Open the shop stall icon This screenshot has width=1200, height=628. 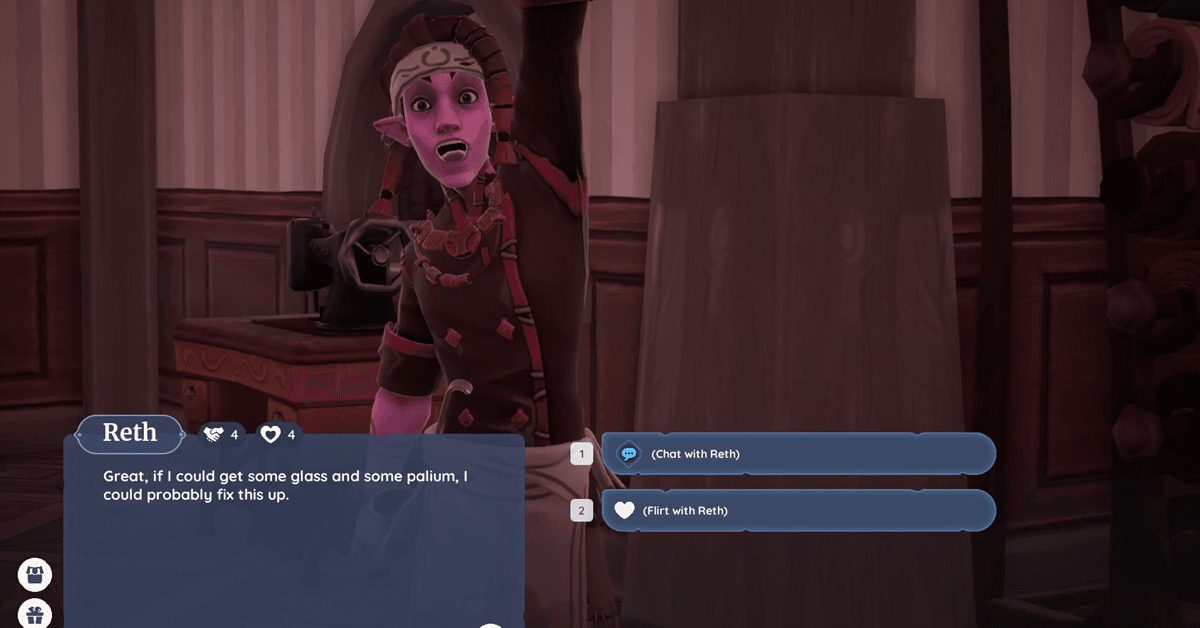pos(35,575)
